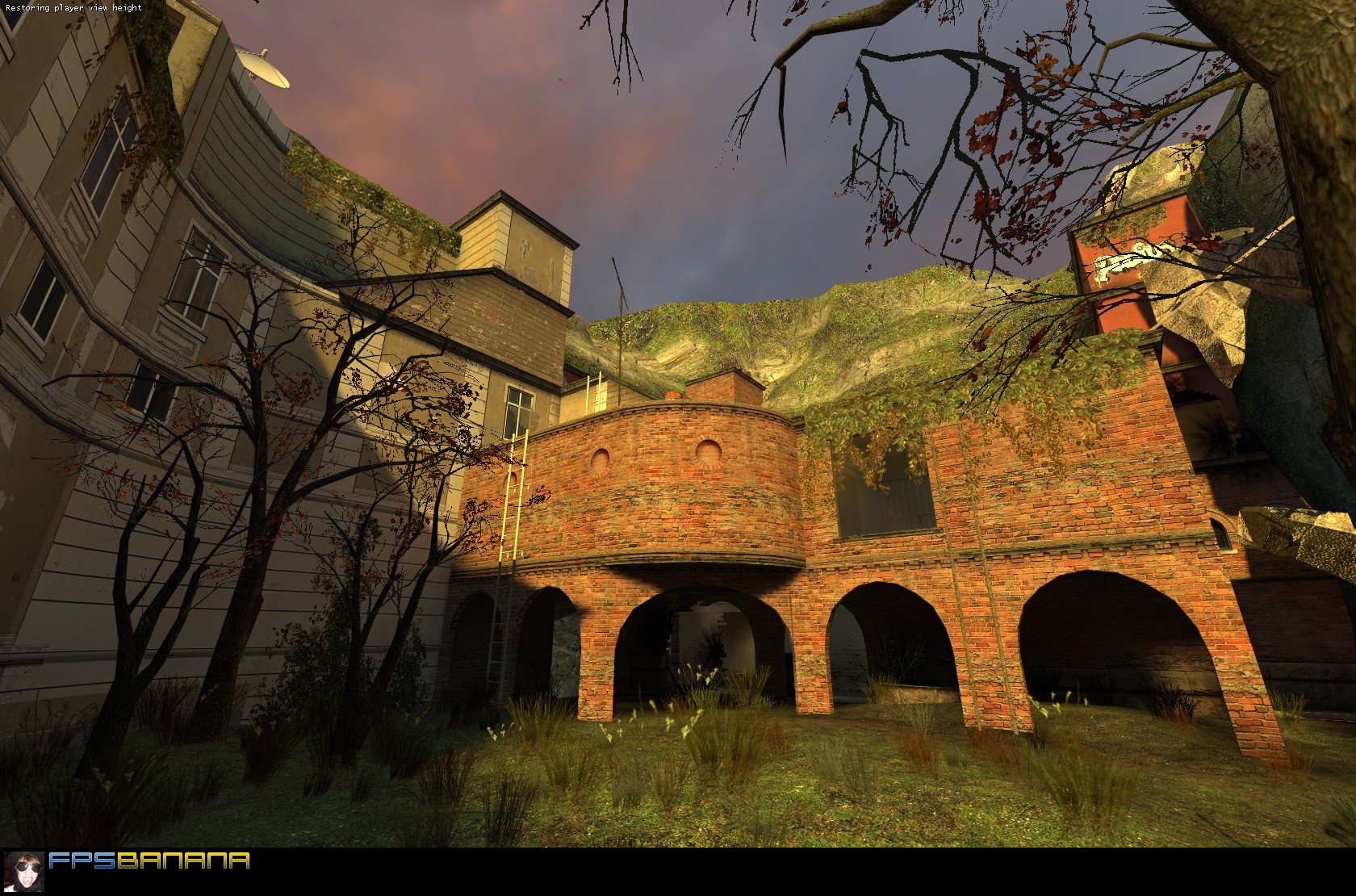The height and width of the screenshot is (896, 1356).
Task: Open the uploader avatar thumbnail
Action: pyautogui.click(x=24, y=871)
